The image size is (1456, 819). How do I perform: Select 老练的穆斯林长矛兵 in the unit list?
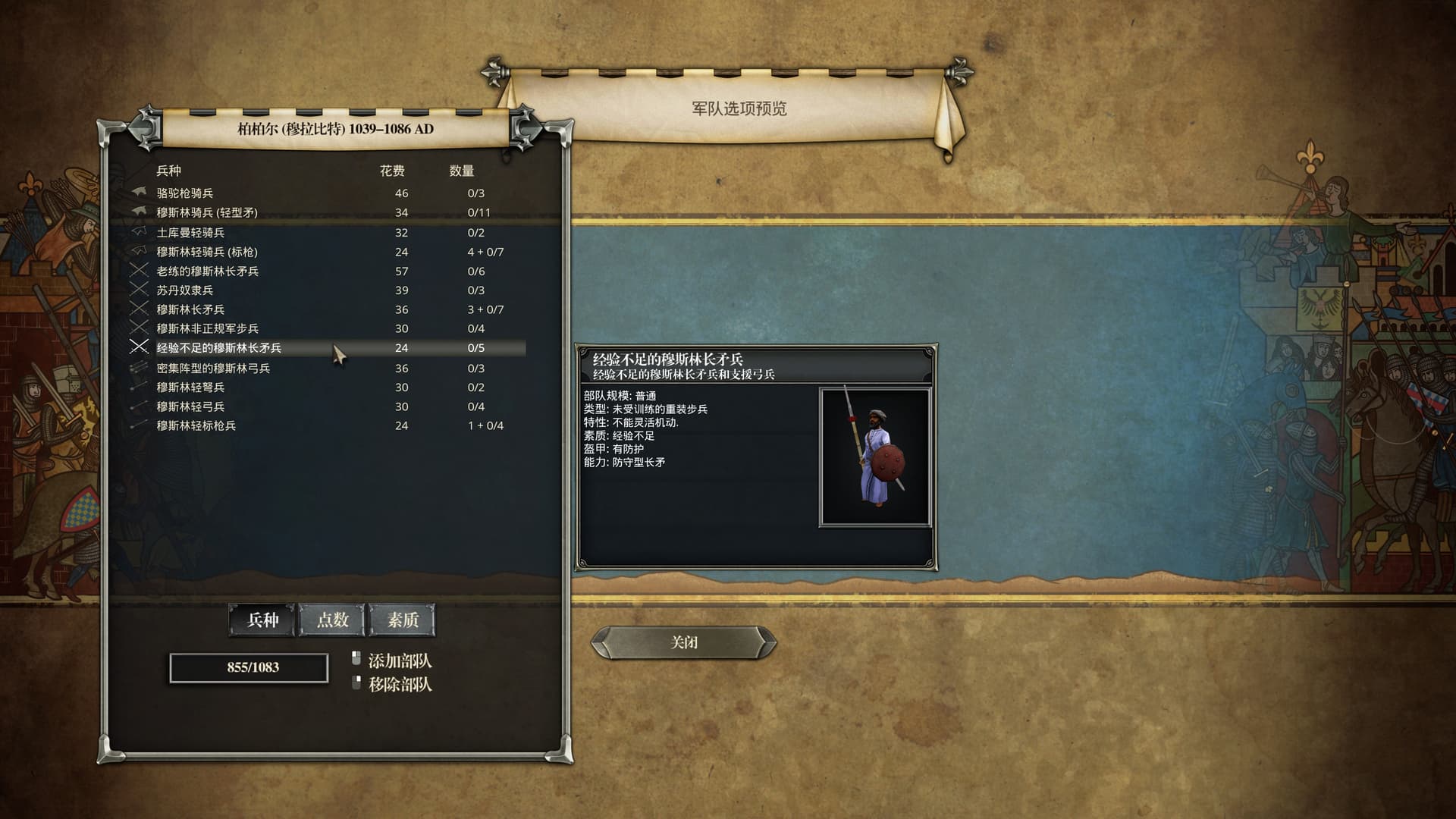(x=207, y=271)
